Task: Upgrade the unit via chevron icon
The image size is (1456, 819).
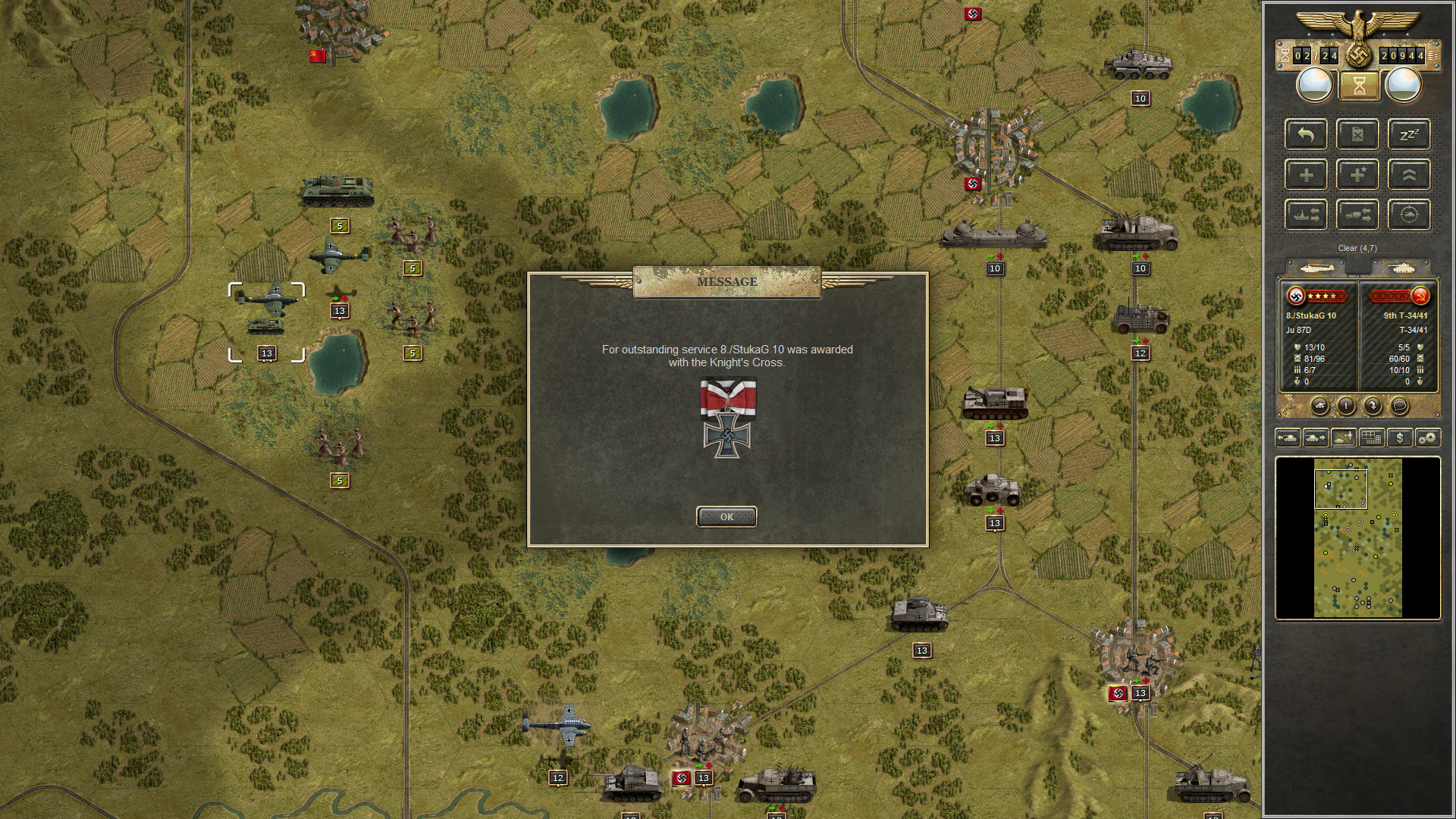Action: click(x=1408, y=174)
